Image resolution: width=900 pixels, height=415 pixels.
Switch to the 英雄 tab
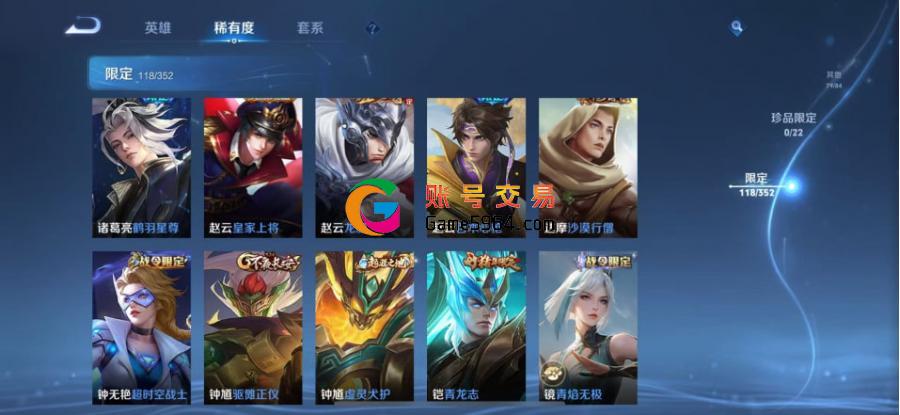tap(158, 28)
